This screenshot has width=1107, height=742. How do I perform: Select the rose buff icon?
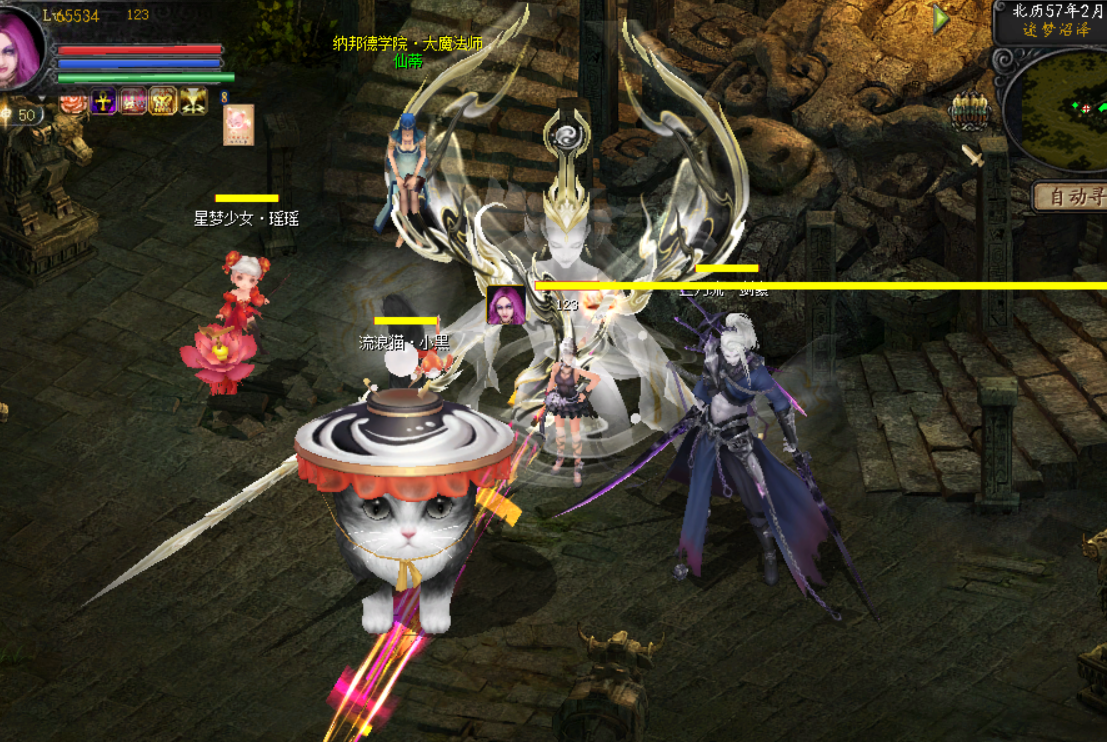73,101
